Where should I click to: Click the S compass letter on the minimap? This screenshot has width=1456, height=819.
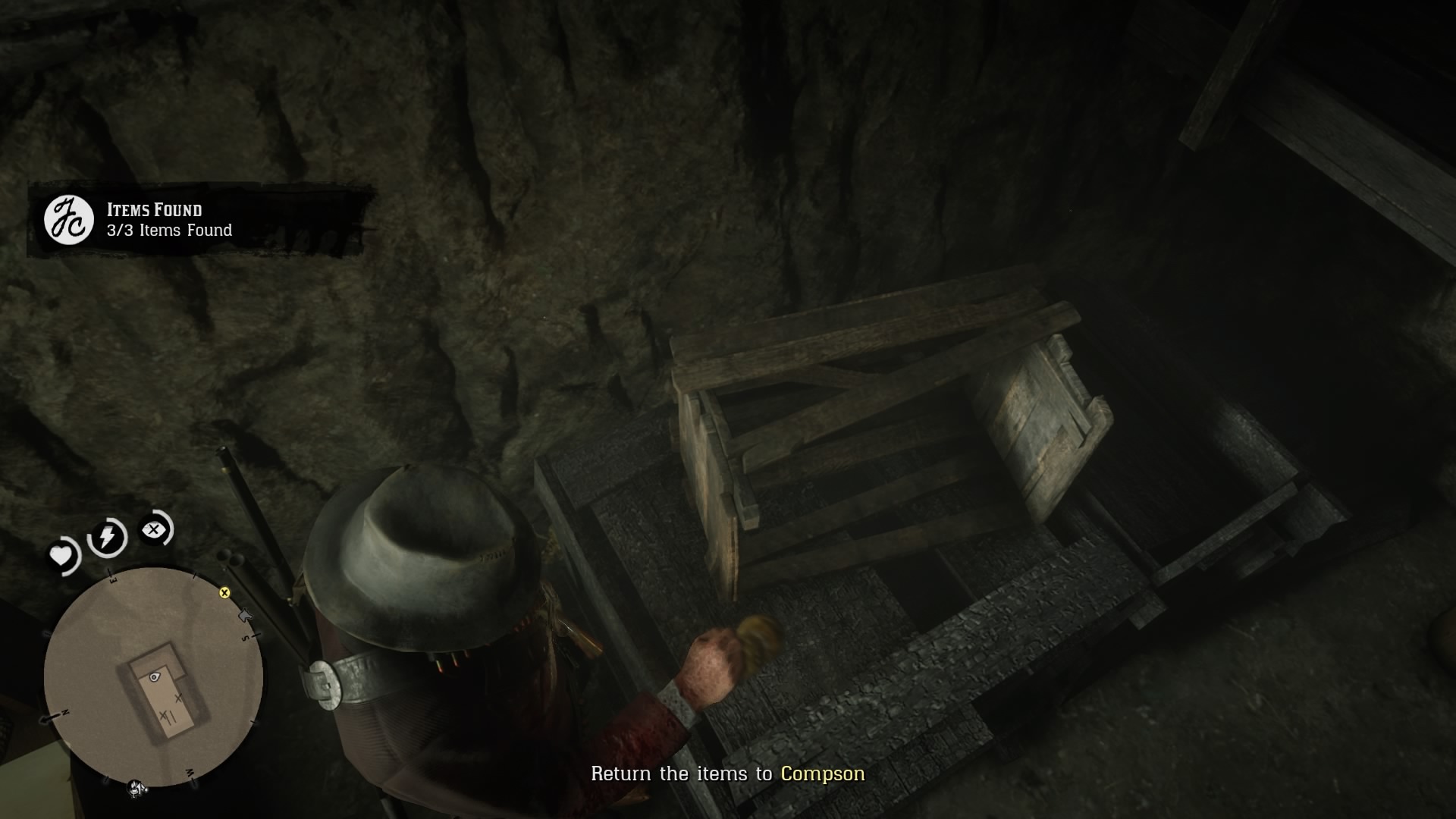click(x=245, y=637)
